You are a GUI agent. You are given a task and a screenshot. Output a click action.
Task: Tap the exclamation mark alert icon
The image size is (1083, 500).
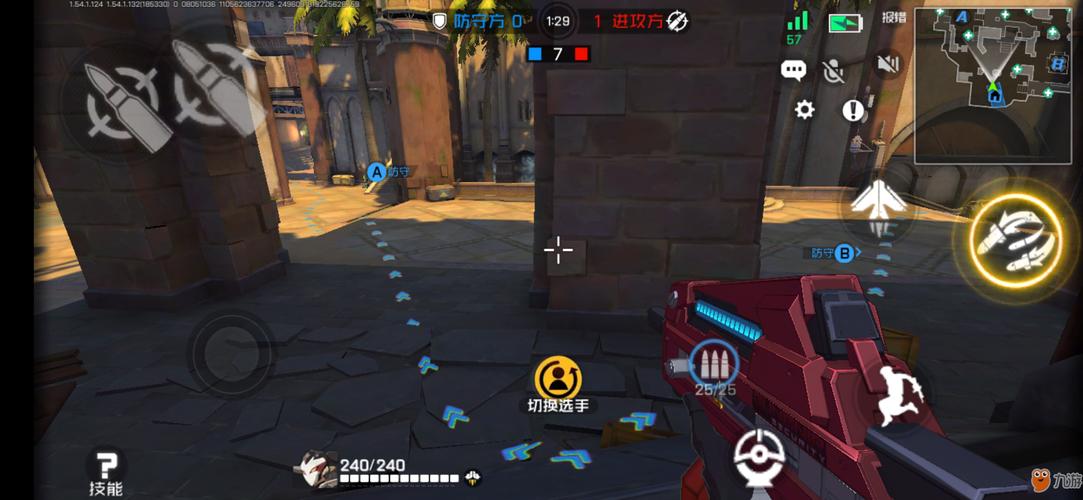852,110
